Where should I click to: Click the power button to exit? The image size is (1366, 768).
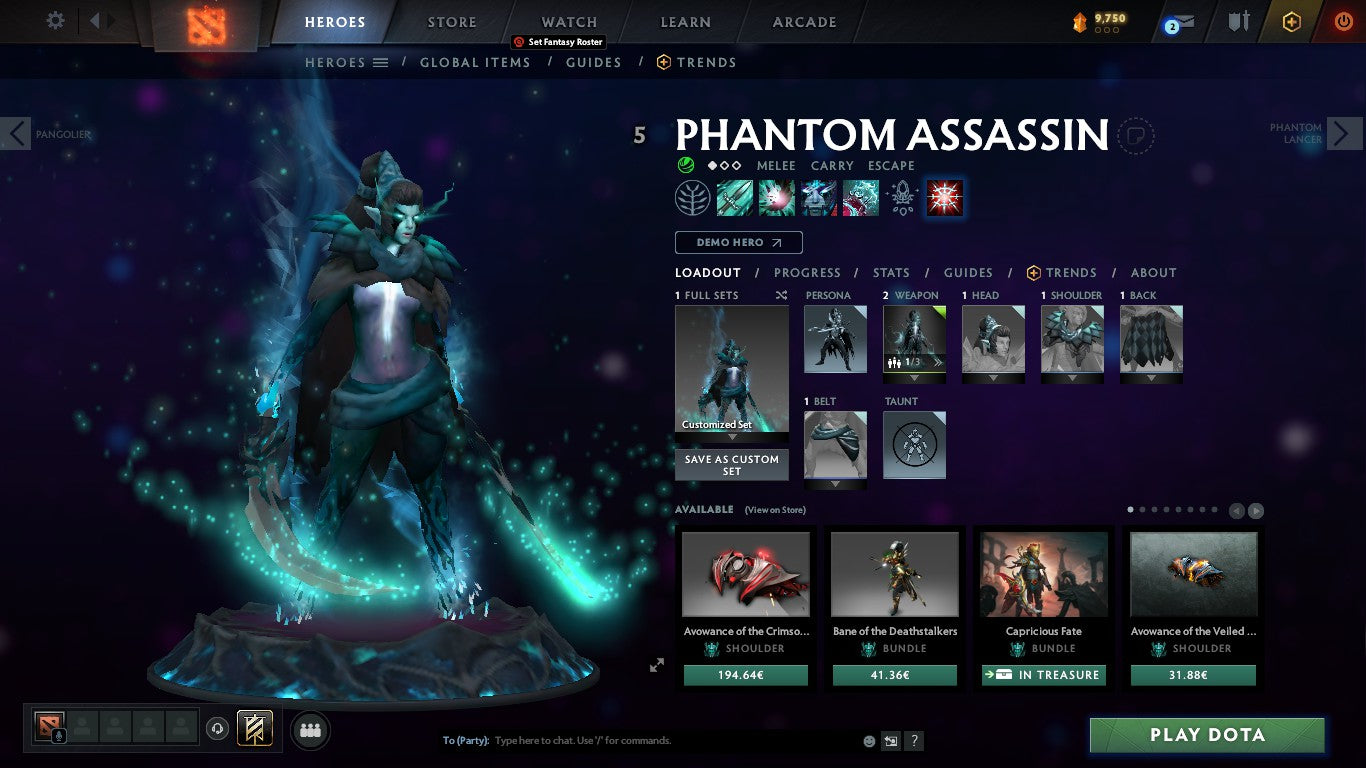tap(1341, 21)
